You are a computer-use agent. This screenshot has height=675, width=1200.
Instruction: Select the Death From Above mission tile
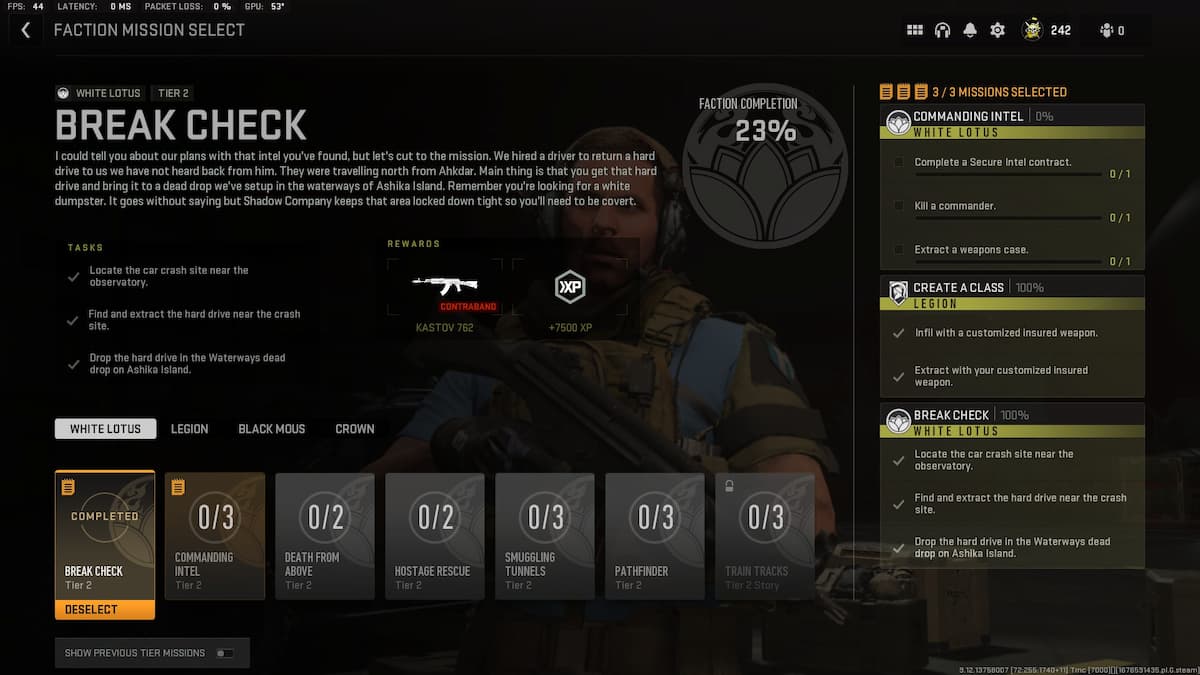coord(325,535)
